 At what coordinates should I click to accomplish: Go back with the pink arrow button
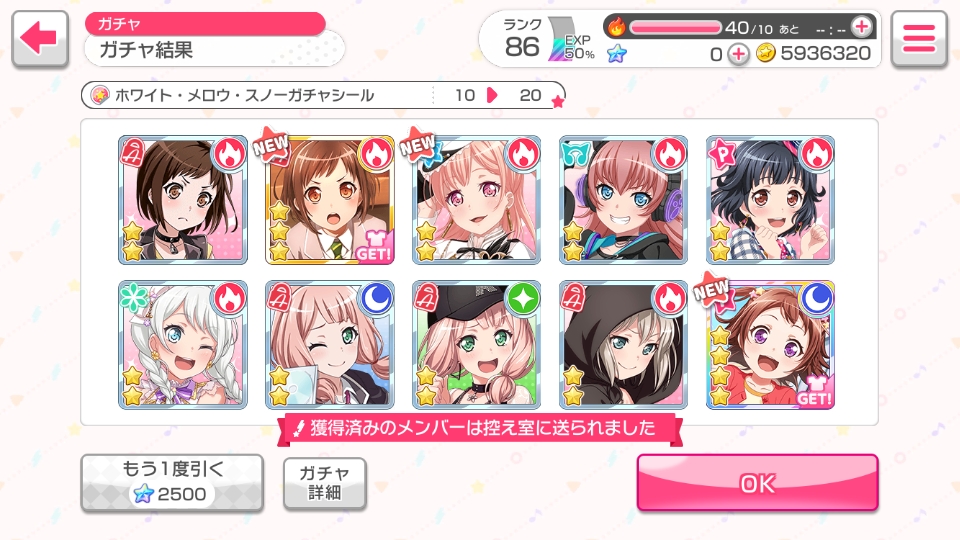point(39,39)
